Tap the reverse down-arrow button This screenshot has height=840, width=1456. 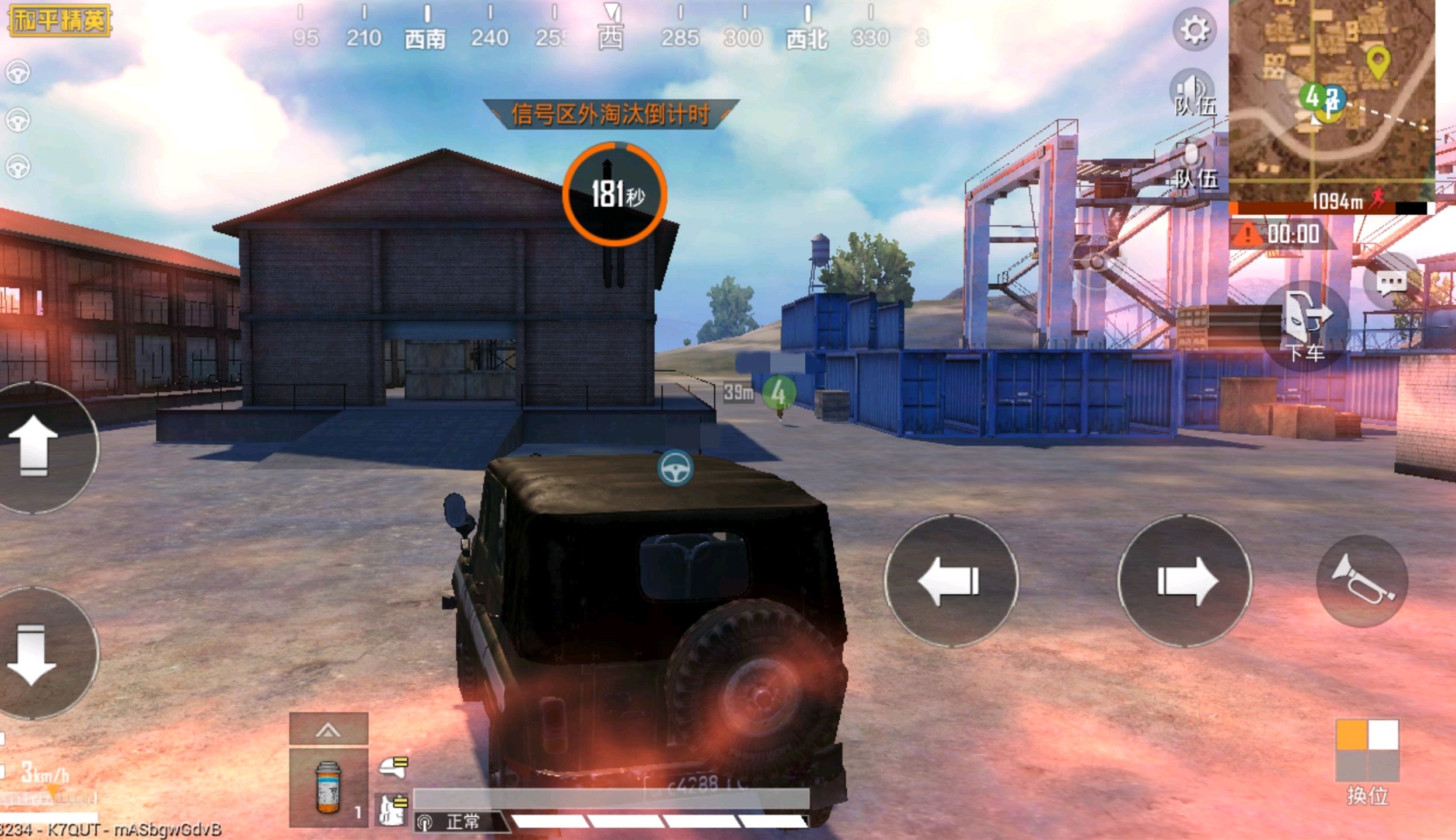(x=34, y=654)
